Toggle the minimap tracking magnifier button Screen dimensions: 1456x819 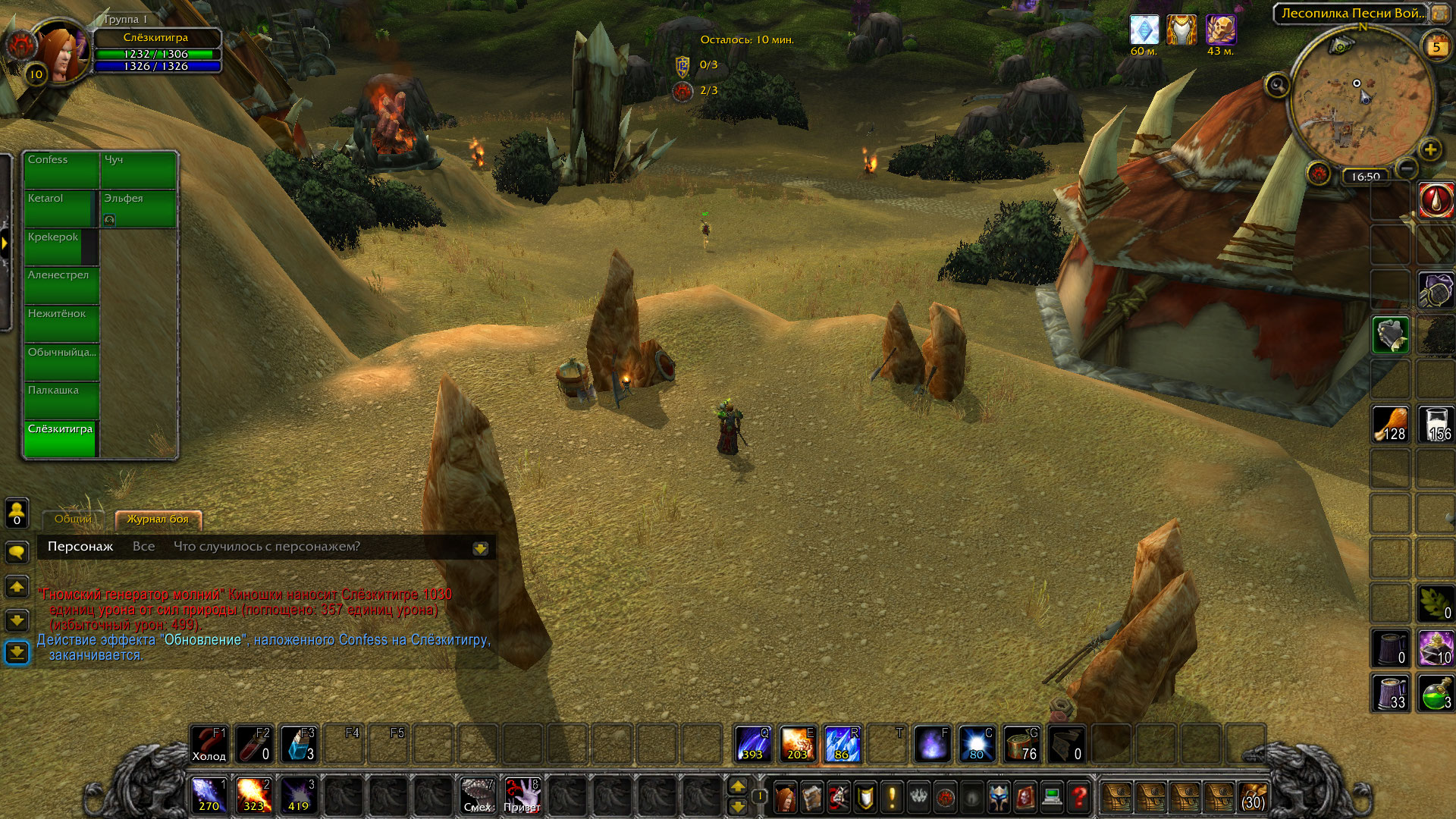pyautogui.click(x=1277, y=85)
